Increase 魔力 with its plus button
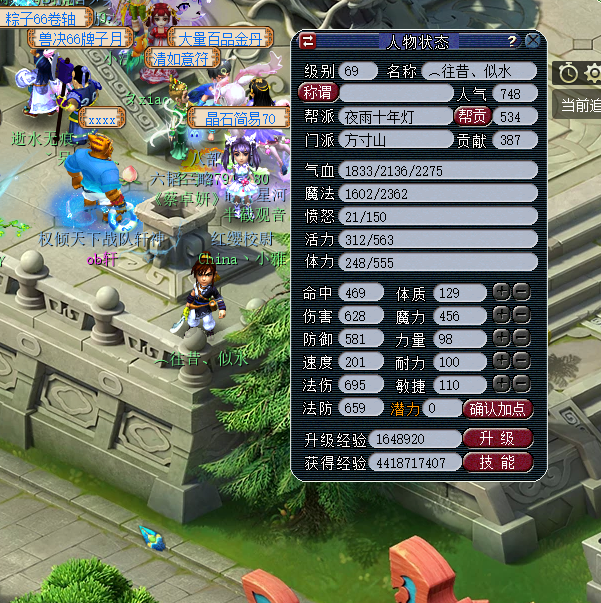Image resolution: width=601 pixels, height=603 pixels. pos(501,316)
